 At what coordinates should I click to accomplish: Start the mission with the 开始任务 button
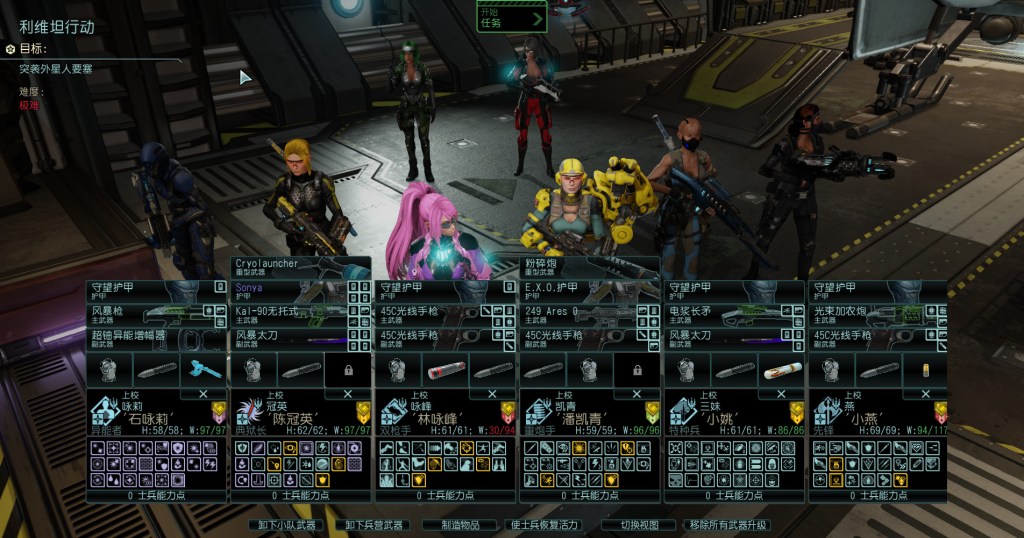point(511,18)
